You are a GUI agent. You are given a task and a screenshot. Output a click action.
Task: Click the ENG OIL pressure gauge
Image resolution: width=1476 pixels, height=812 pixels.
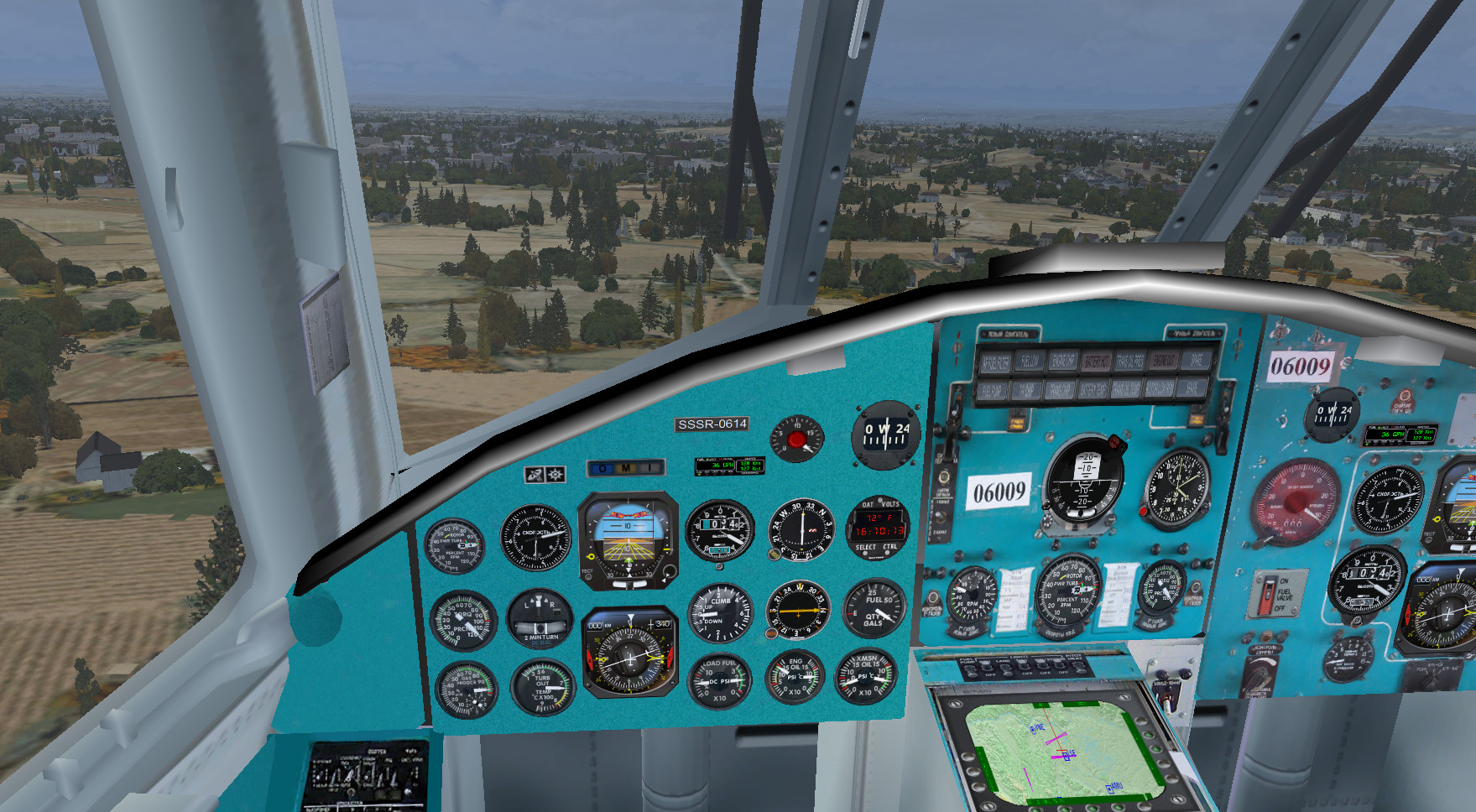(795, 678)
